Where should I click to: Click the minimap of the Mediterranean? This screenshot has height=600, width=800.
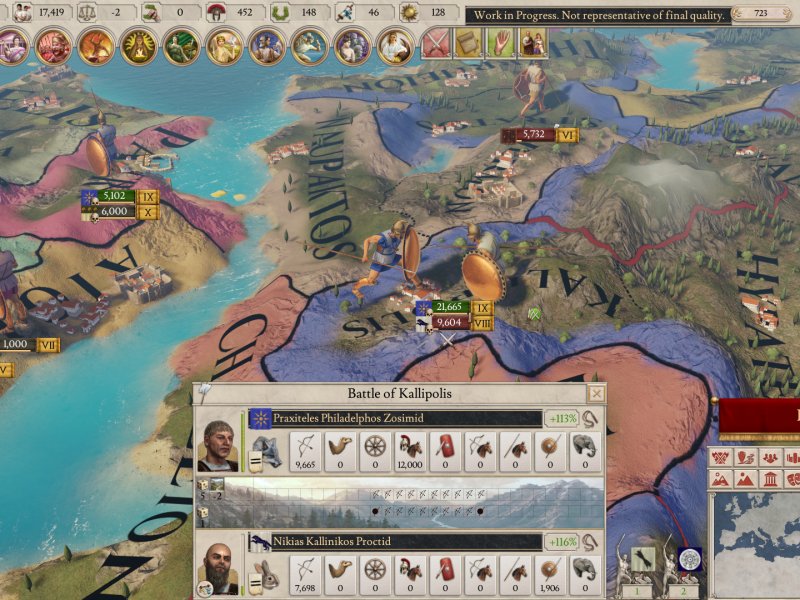point(758,540)
